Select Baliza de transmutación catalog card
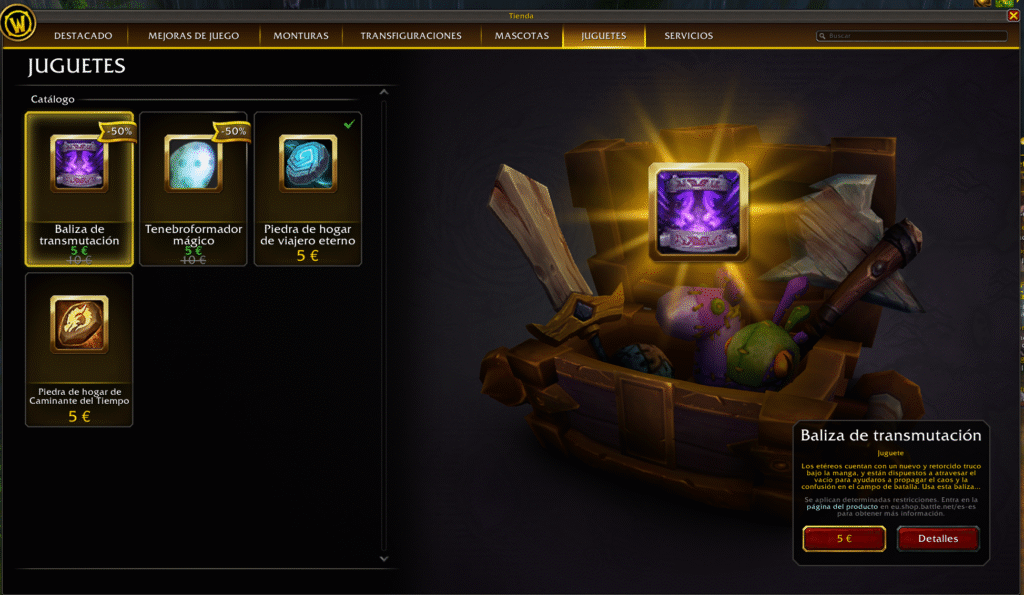This screenshot has height=595, width=1024. click(x=79, y=188)
